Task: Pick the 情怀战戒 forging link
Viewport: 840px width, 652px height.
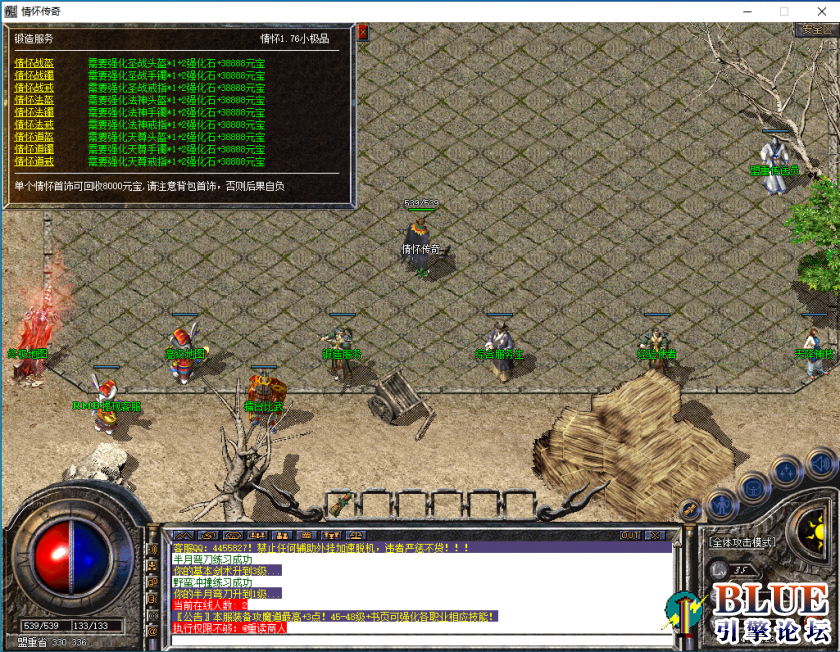Action: coord(34,87)
